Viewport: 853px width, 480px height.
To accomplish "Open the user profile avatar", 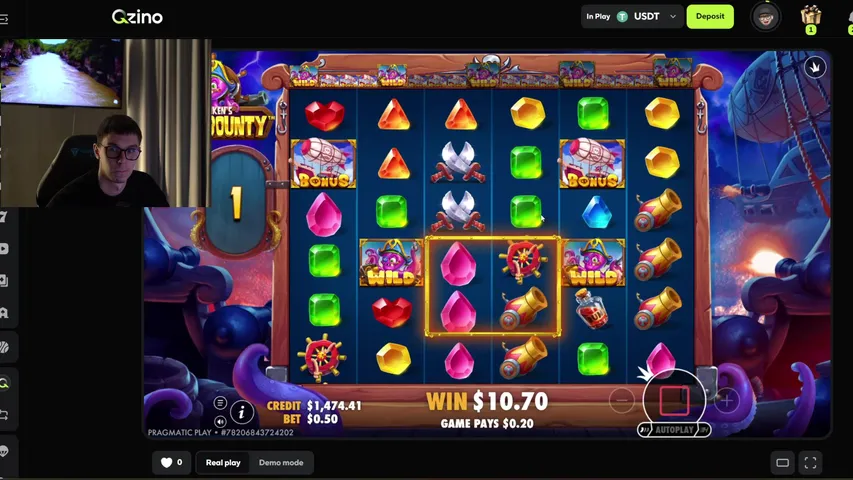I will click(x=765, y=16).
